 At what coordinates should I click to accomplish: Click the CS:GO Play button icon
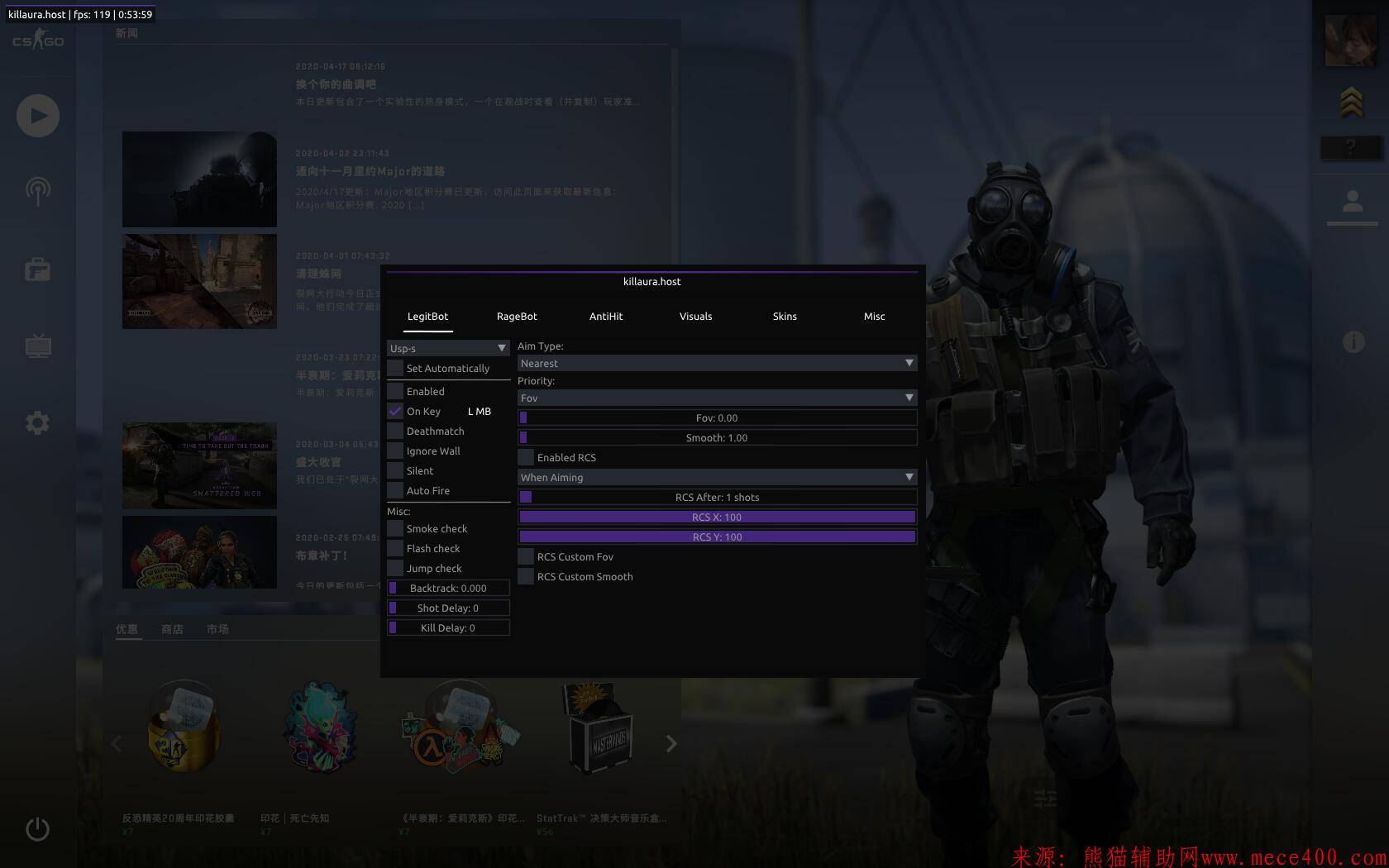point(36,116)
